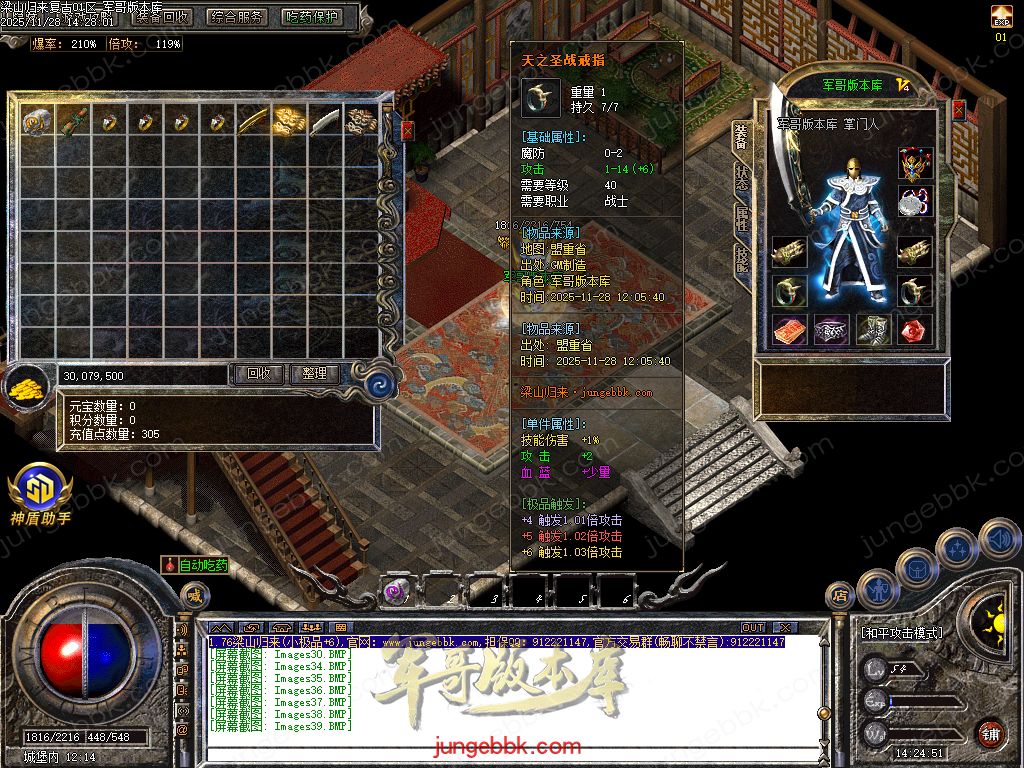Click the 回收 button under the bag
The height and width of the screenshot is (768, 1024).
coord(258,374)
